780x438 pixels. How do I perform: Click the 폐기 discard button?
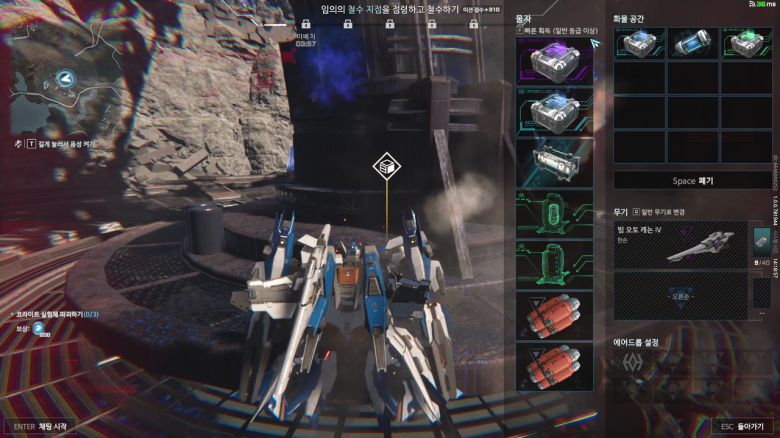click(x=692, y=181)
